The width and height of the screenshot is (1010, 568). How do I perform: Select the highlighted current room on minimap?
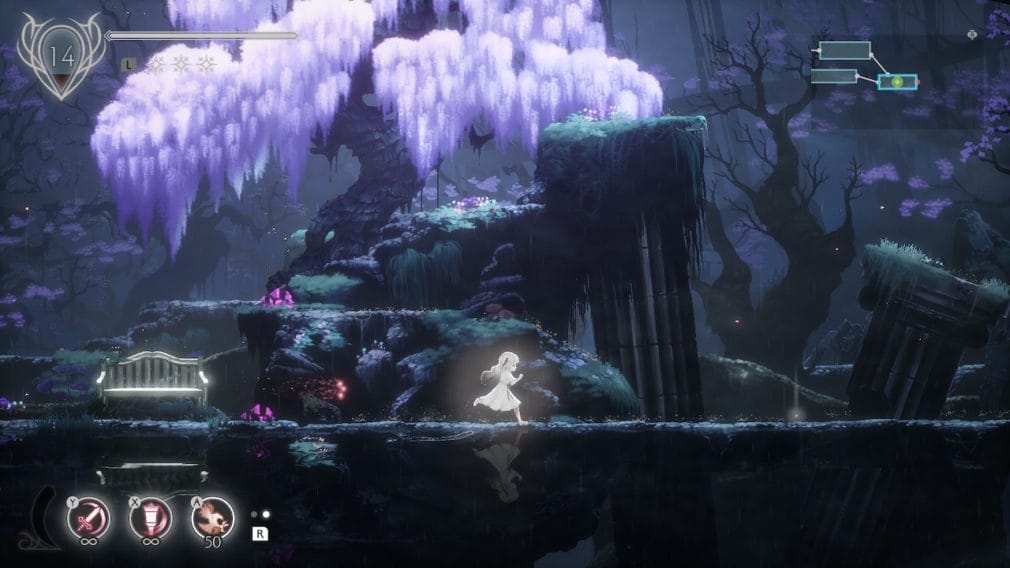(x=897, y=82)
